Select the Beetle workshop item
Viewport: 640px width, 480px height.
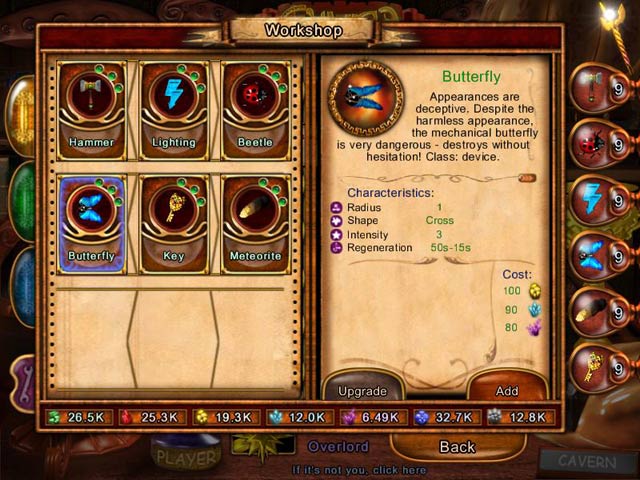[255, 106]
